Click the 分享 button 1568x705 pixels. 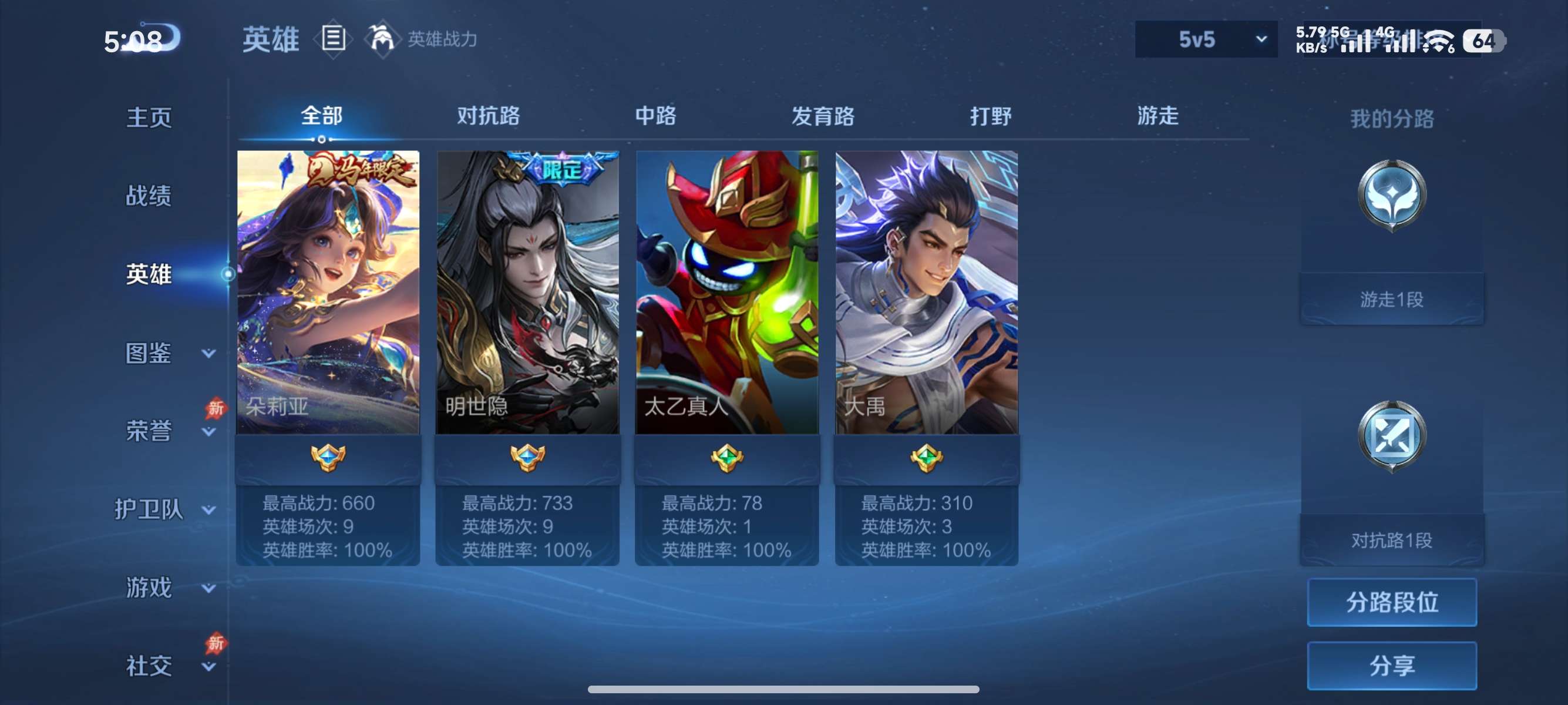(x=1392, y=666)
